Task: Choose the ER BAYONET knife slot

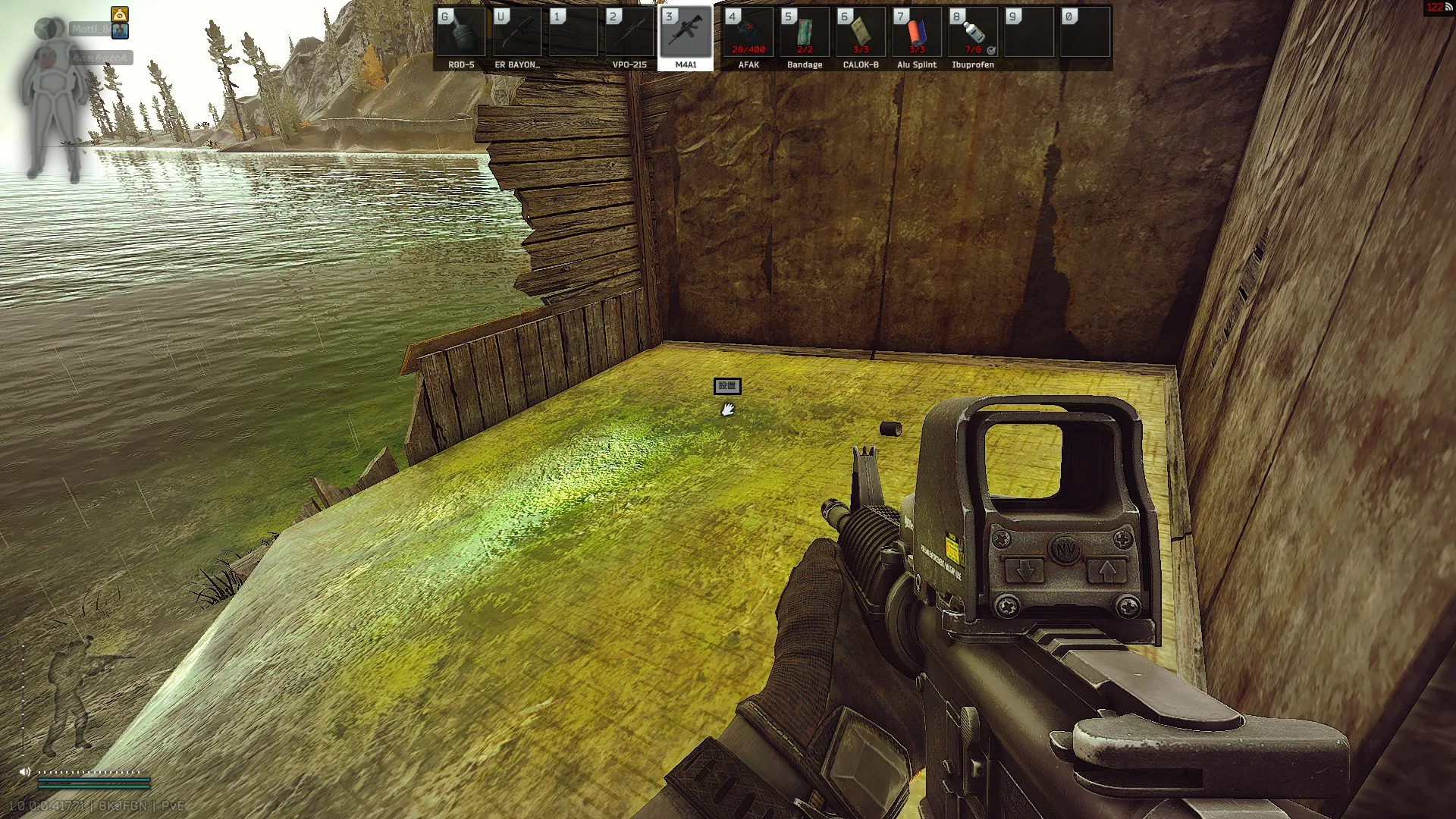Action: pos(517,33)
